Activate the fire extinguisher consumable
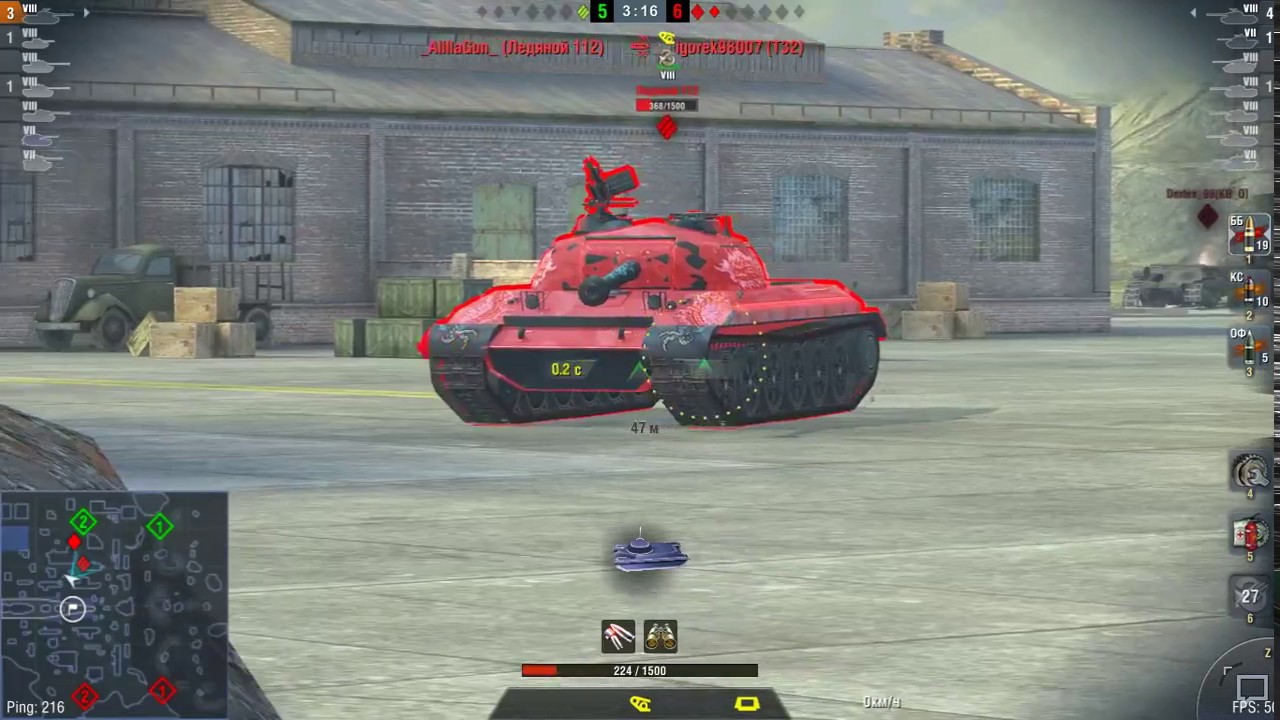This screenshot has width=1280, height=720. [x=1250, y=535]
